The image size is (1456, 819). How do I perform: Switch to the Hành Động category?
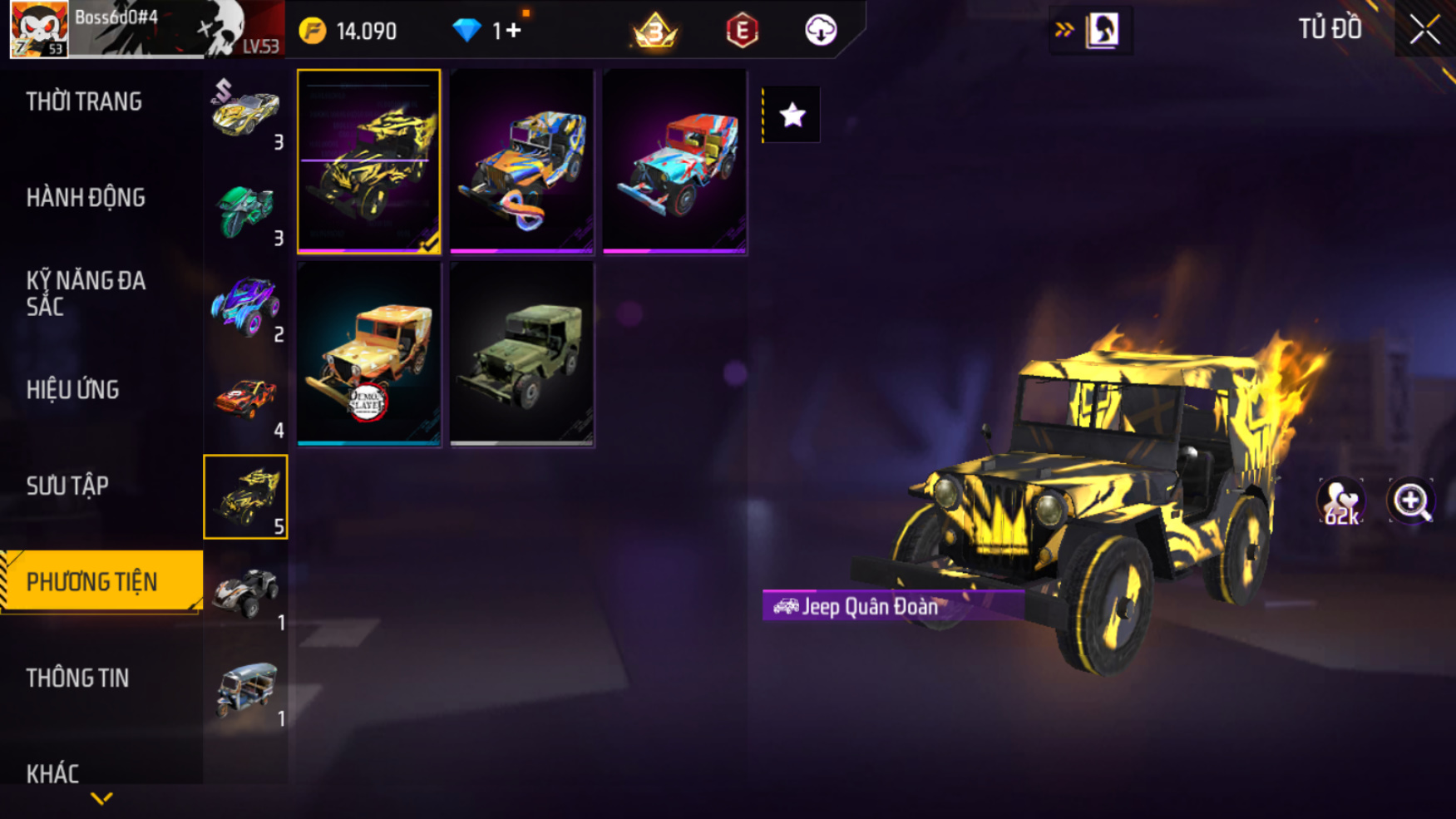tap(86, 198)
